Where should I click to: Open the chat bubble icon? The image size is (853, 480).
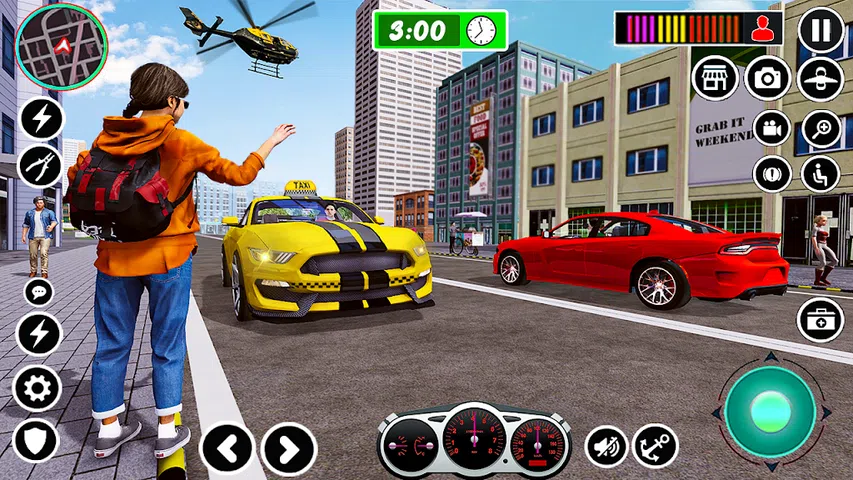click(39, 292)
